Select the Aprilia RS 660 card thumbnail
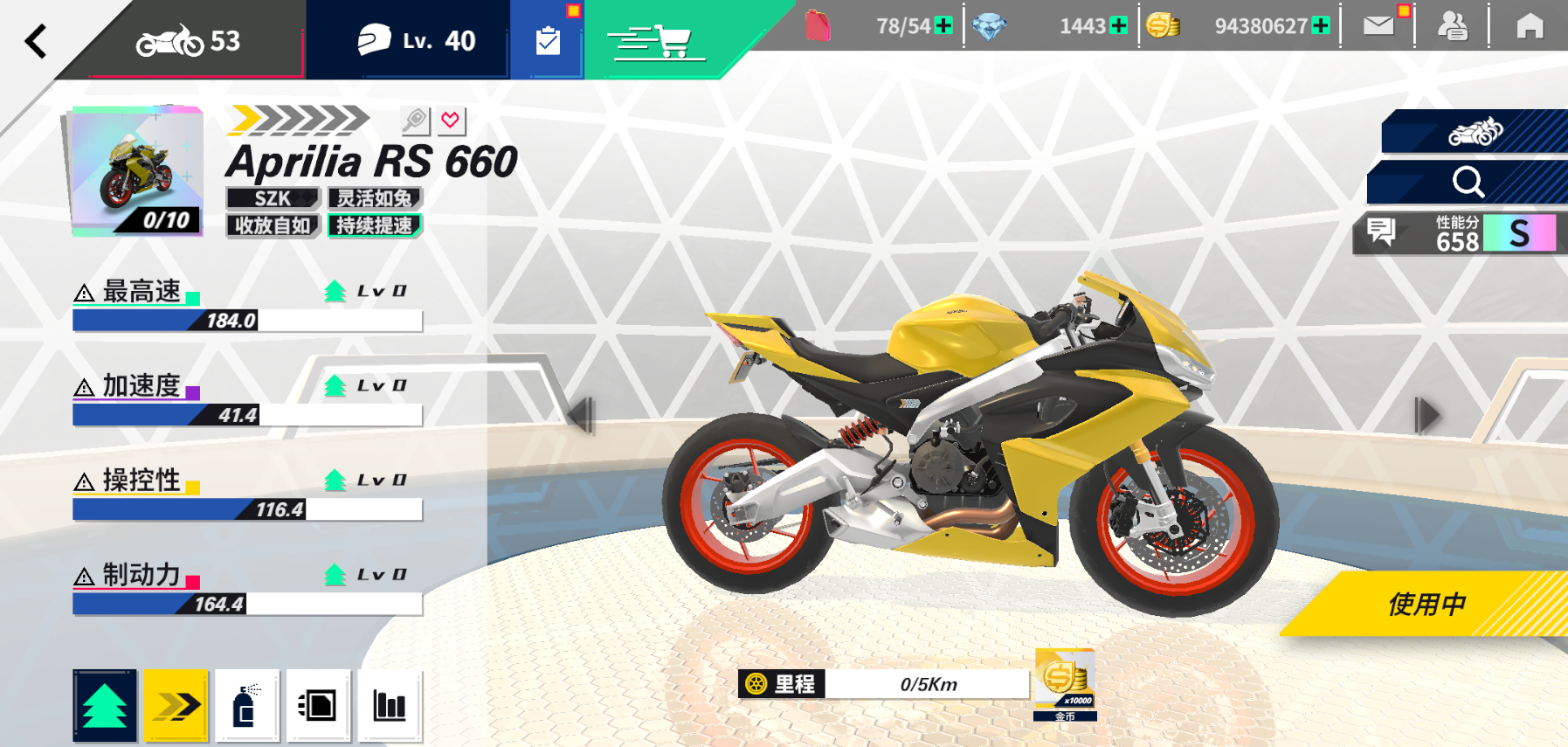The width and height of the screenshot is (1568, 747). [x=136, y=171]
